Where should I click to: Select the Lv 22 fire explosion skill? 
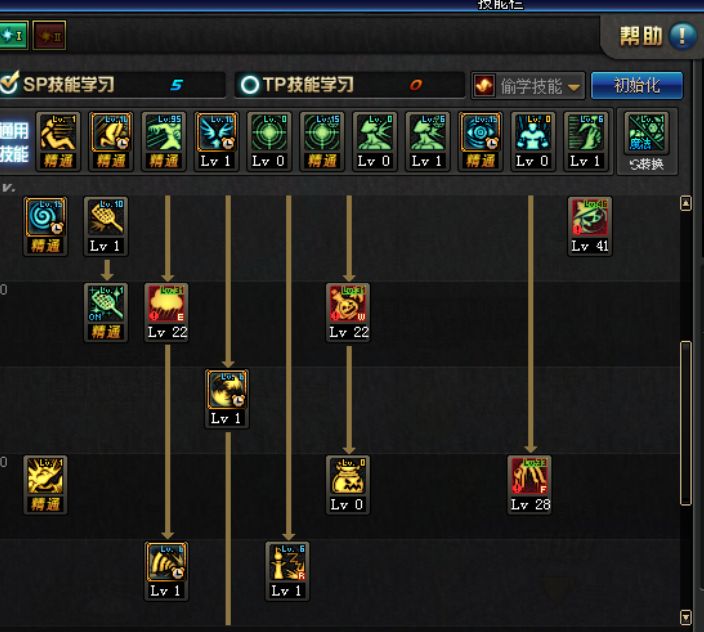pyautogui.click(x=166, y=305)
